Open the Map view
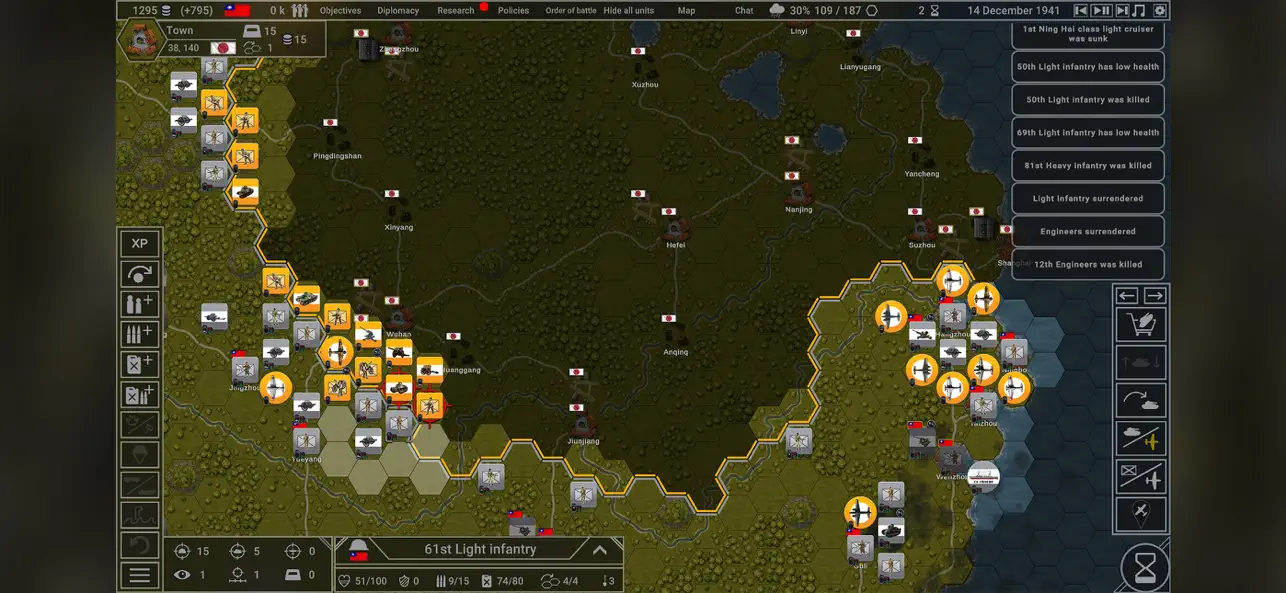This screenshot has height=593, width=1286. (686, 11)
